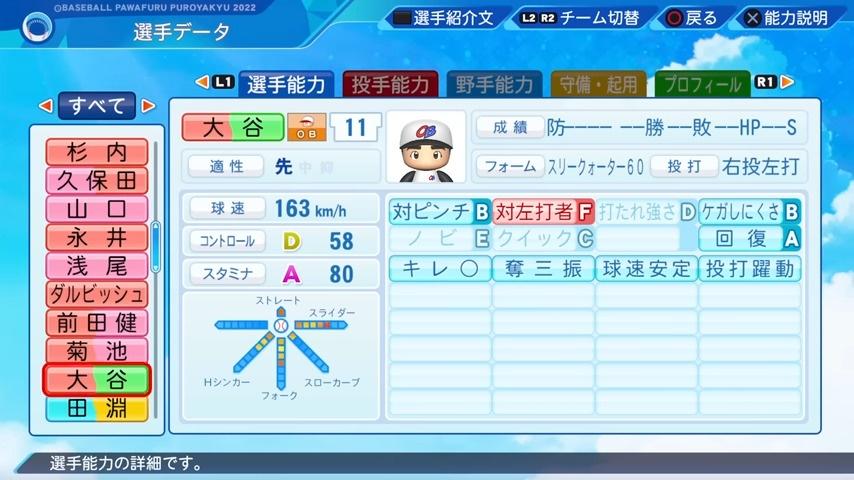Click the すべて filter selector
The image size is (854, 480).
coord(97,105)
